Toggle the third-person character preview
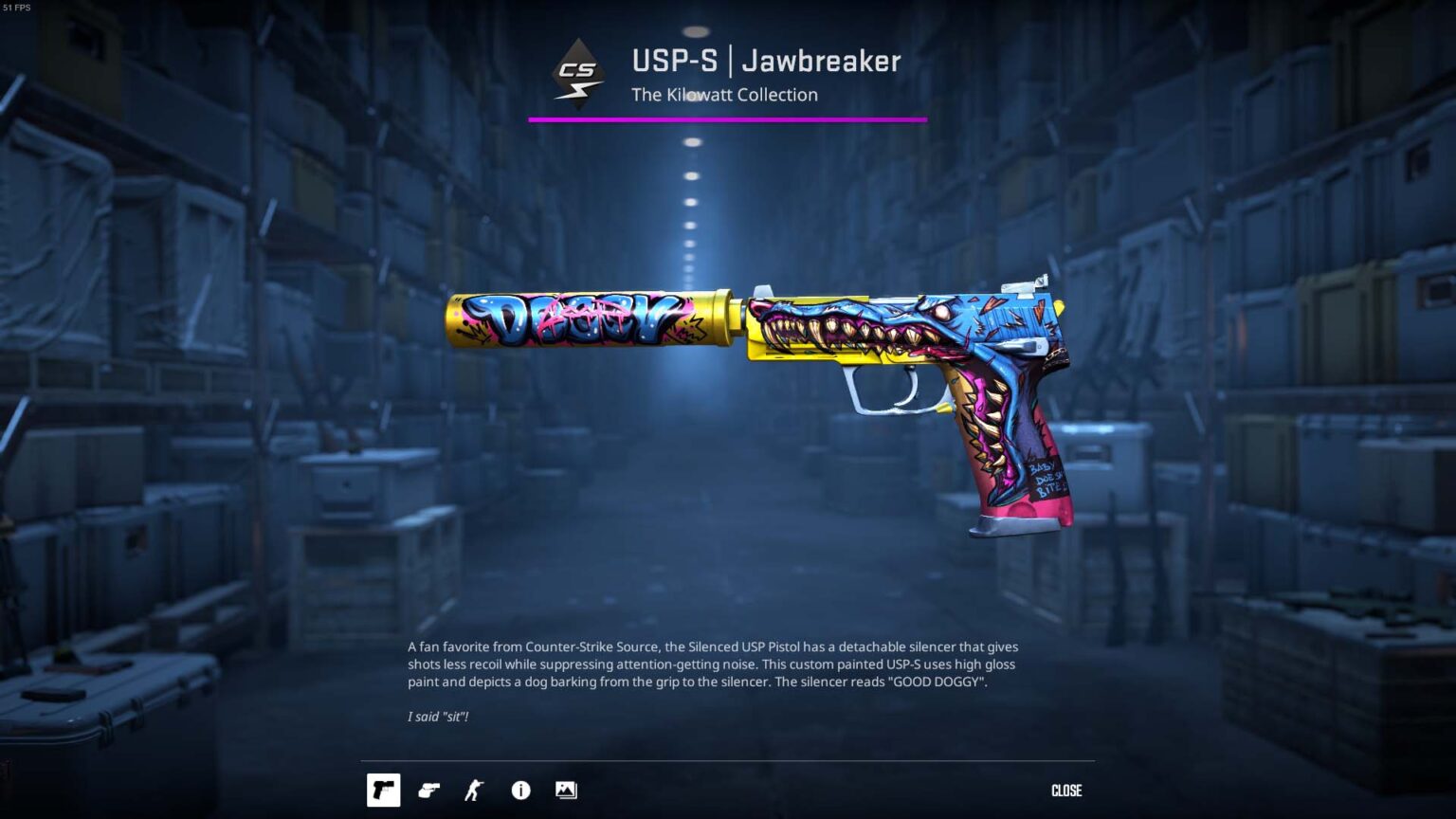Image resolution: width=1456 pixels, height=819 pixels. click(475, 790)
